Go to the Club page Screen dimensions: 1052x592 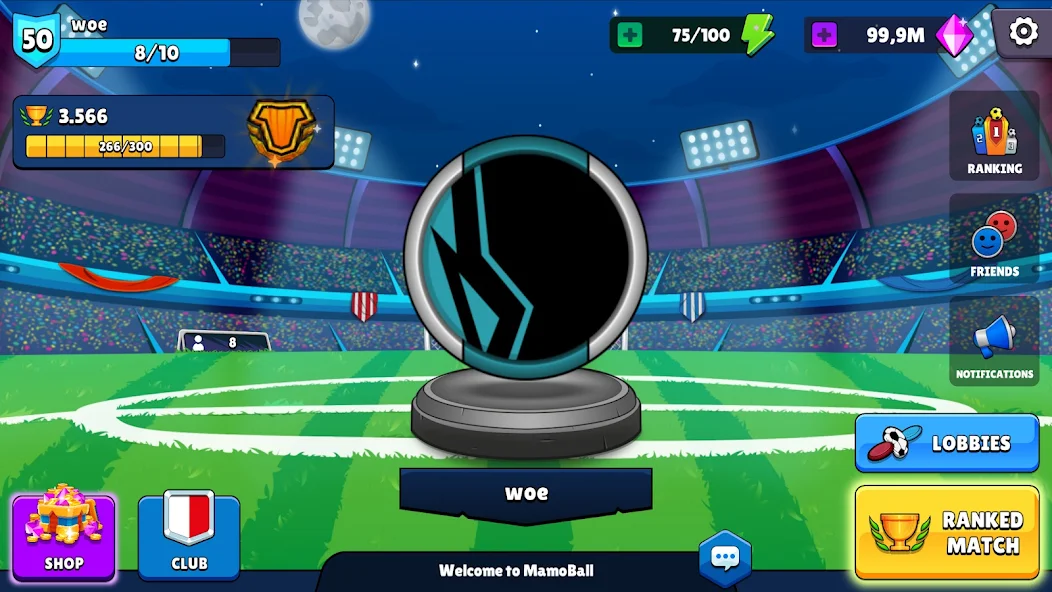click(x=189, y=537)
